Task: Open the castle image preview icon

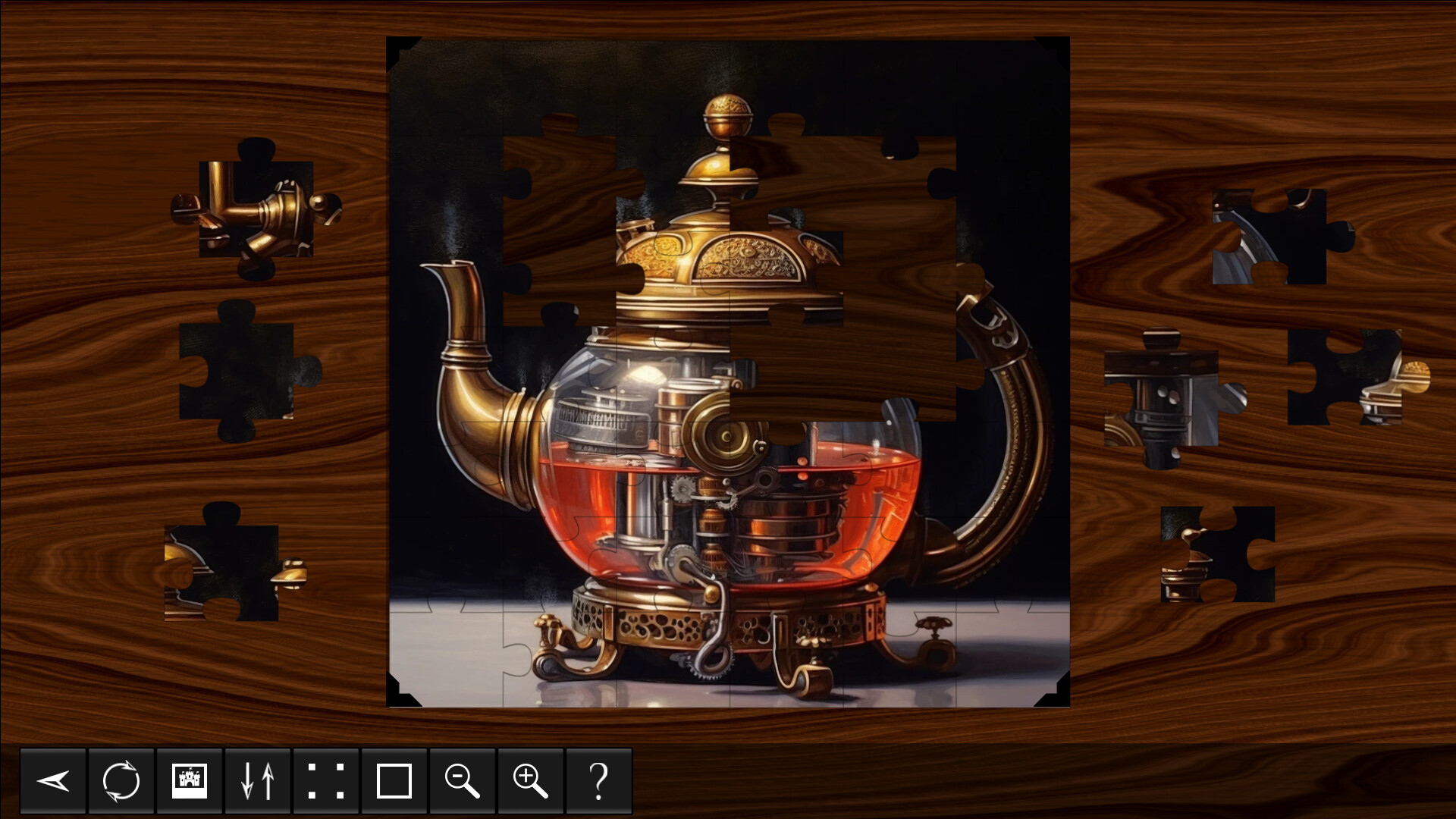Action: pos(189,781)
